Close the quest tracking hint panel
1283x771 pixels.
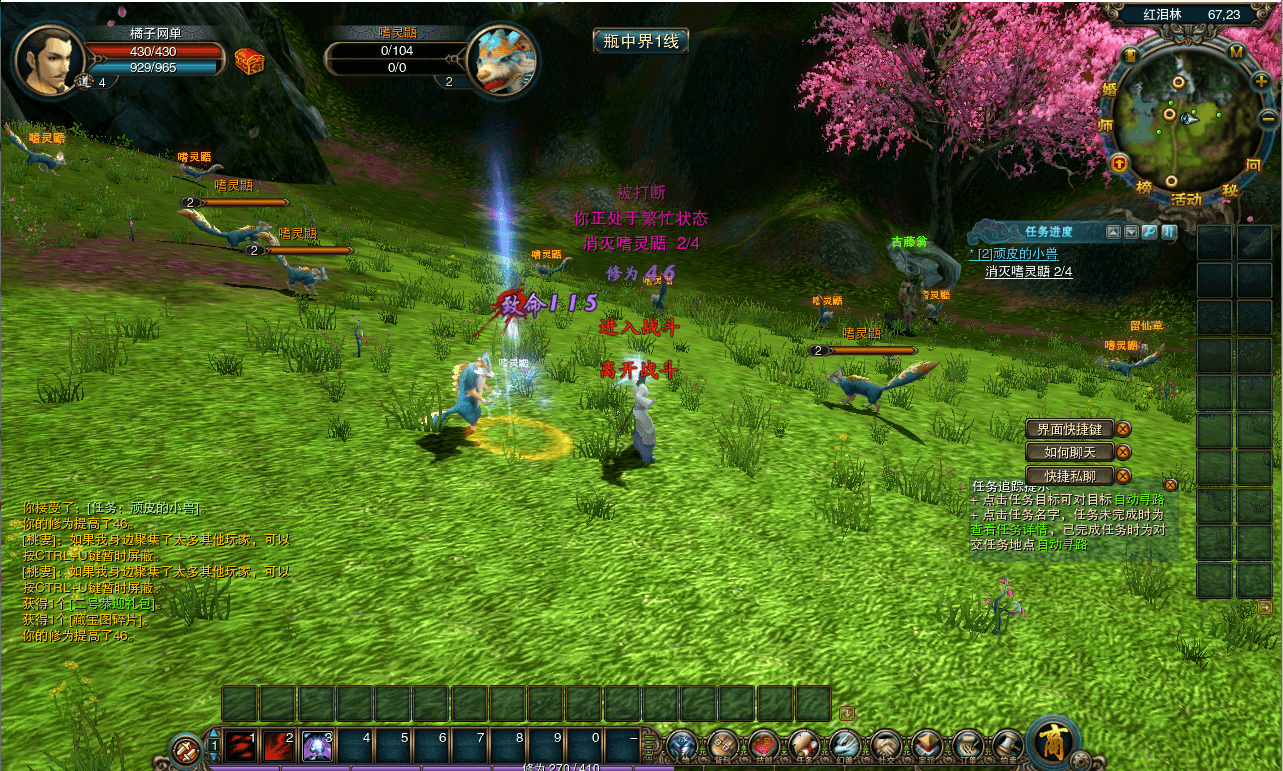tap(1170, 485)
